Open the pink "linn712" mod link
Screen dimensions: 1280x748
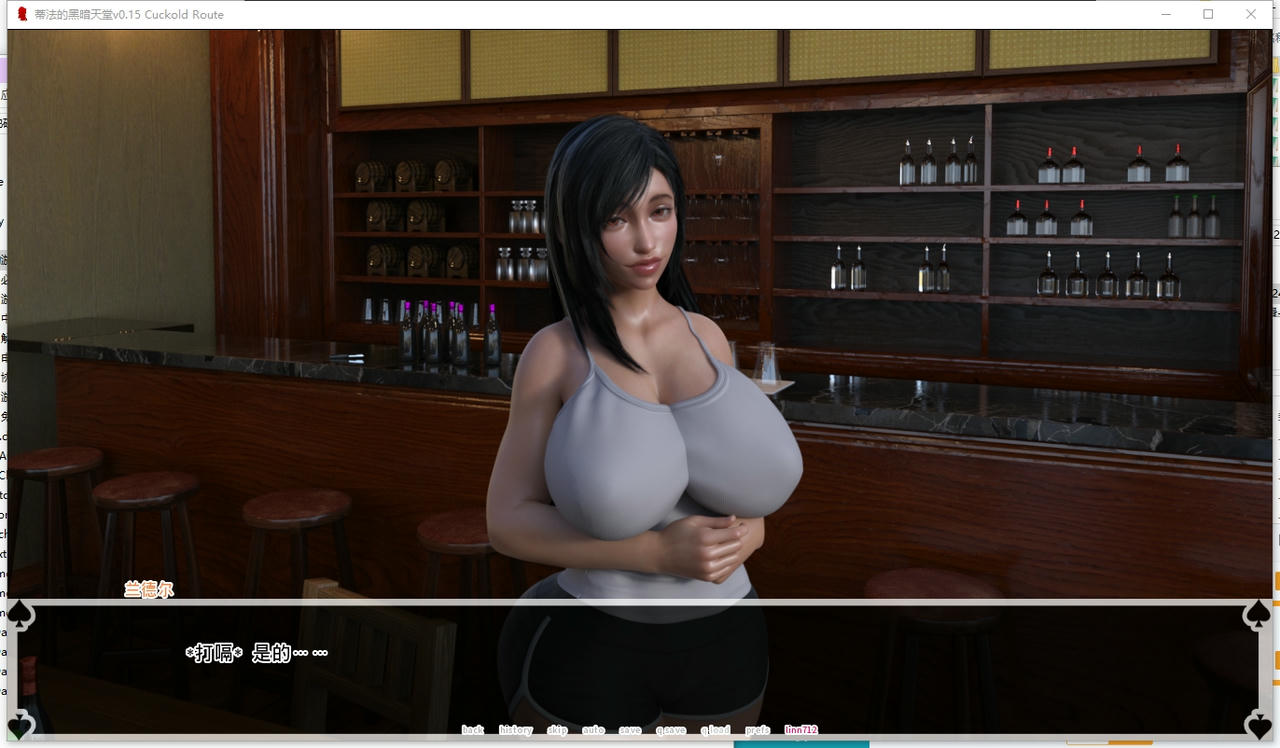pyautogui.click(x=803, y=730)
